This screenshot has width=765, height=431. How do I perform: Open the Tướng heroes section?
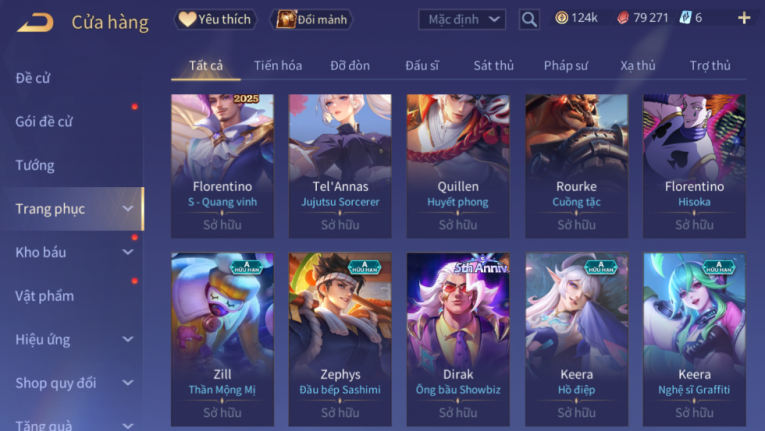click(35, 165)
